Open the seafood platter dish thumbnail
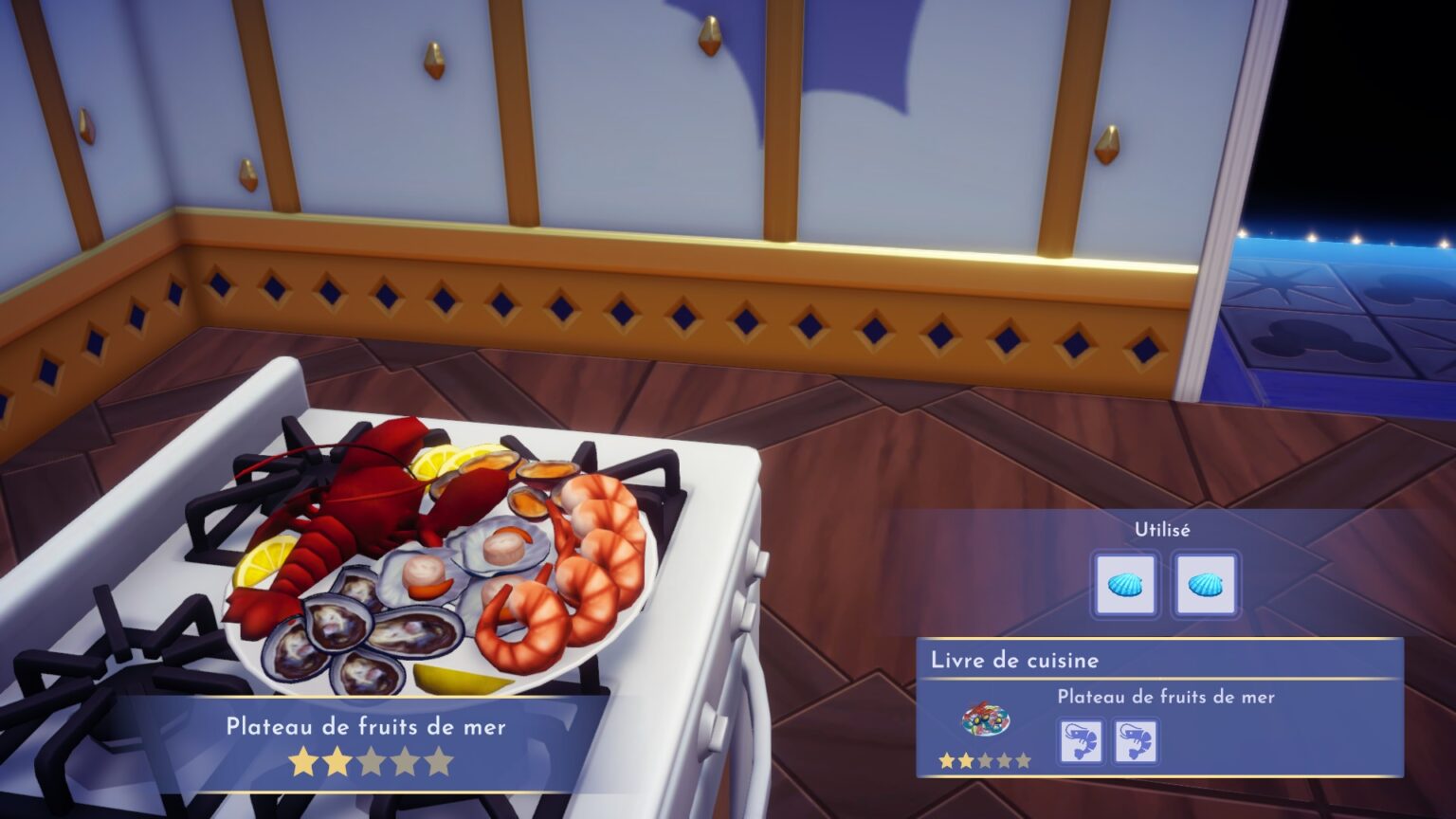 click(986, 722)
